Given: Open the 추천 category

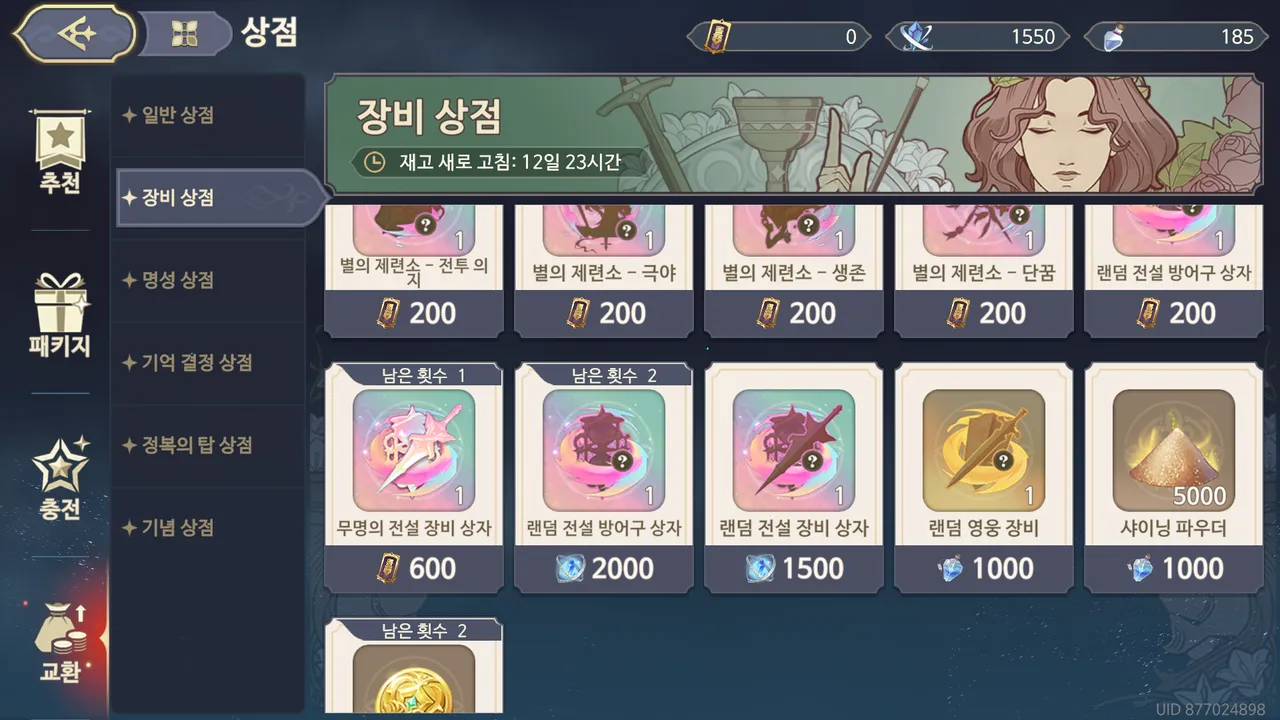Looking at the screenshot, I should 60,155.
